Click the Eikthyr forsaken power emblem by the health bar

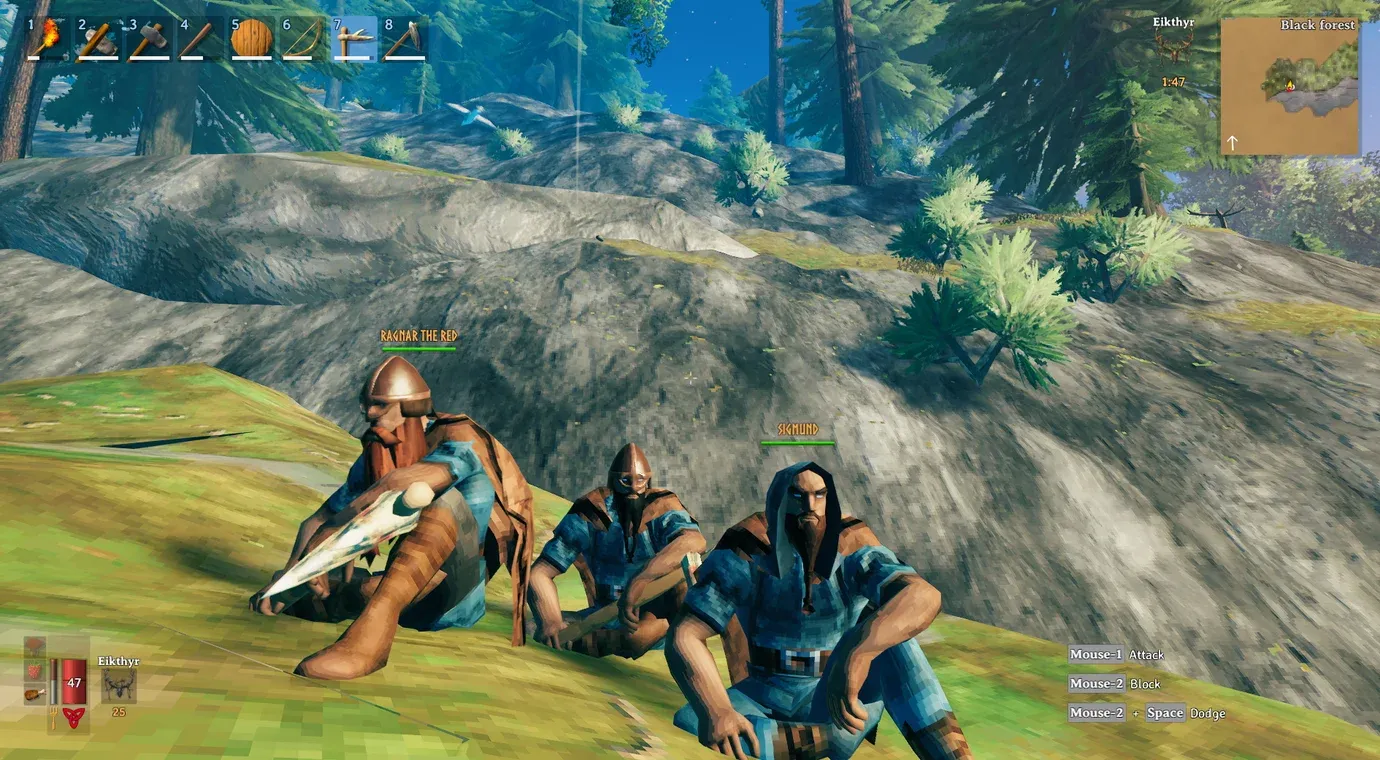tap(73, 718)
